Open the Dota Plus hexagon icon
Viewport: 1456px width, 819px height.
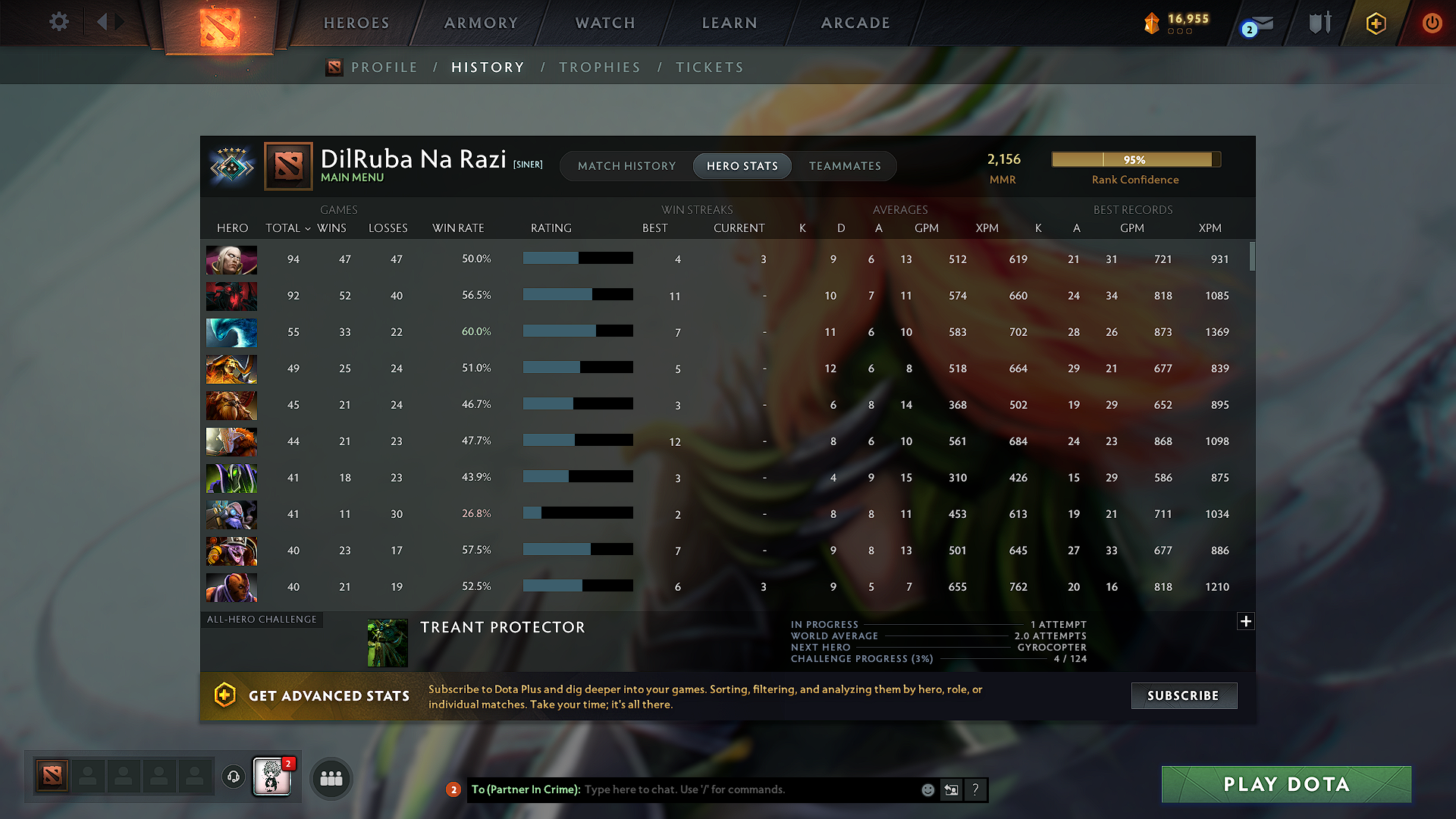[x=1375, y=23]
